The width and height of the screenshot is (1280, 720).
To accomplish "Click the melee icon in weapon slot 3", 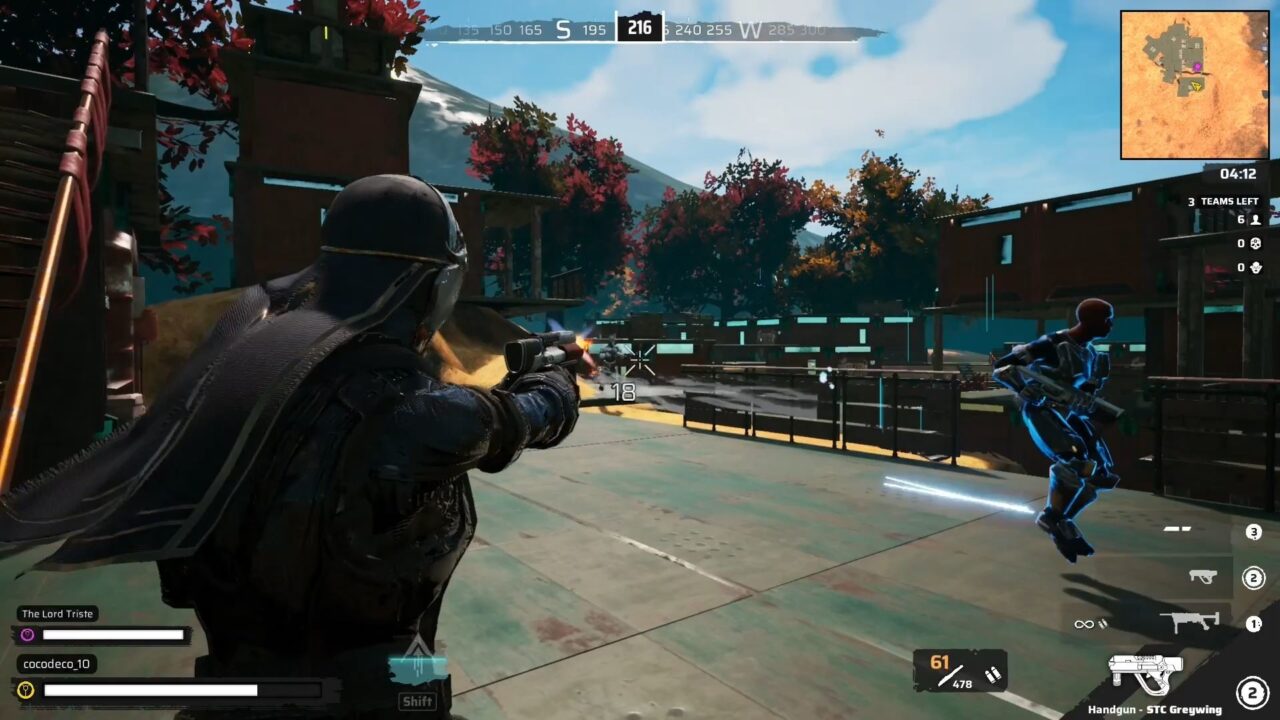I will pos(1176,529).
